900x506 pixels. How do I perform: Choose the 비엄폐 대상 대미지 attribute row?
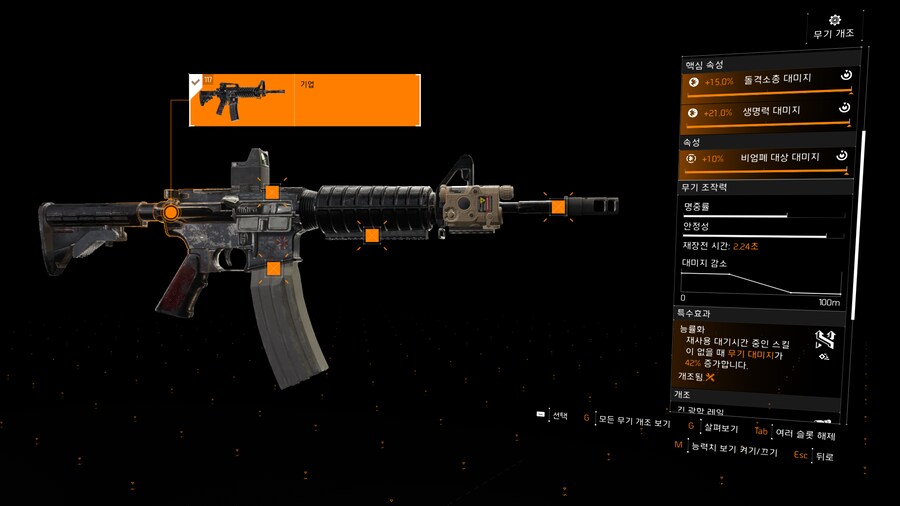point(765,158)
